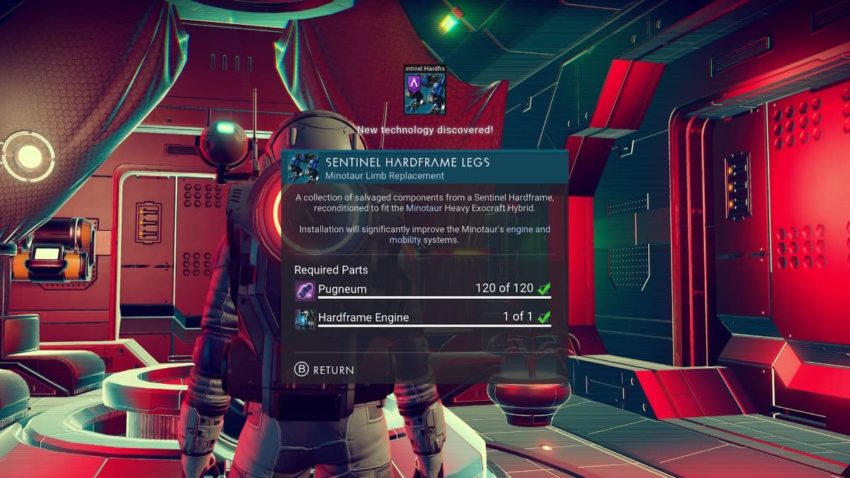Choose the Hardframe Engine required part row
Screen dimensions: 850x478
[x=423, y=318]
